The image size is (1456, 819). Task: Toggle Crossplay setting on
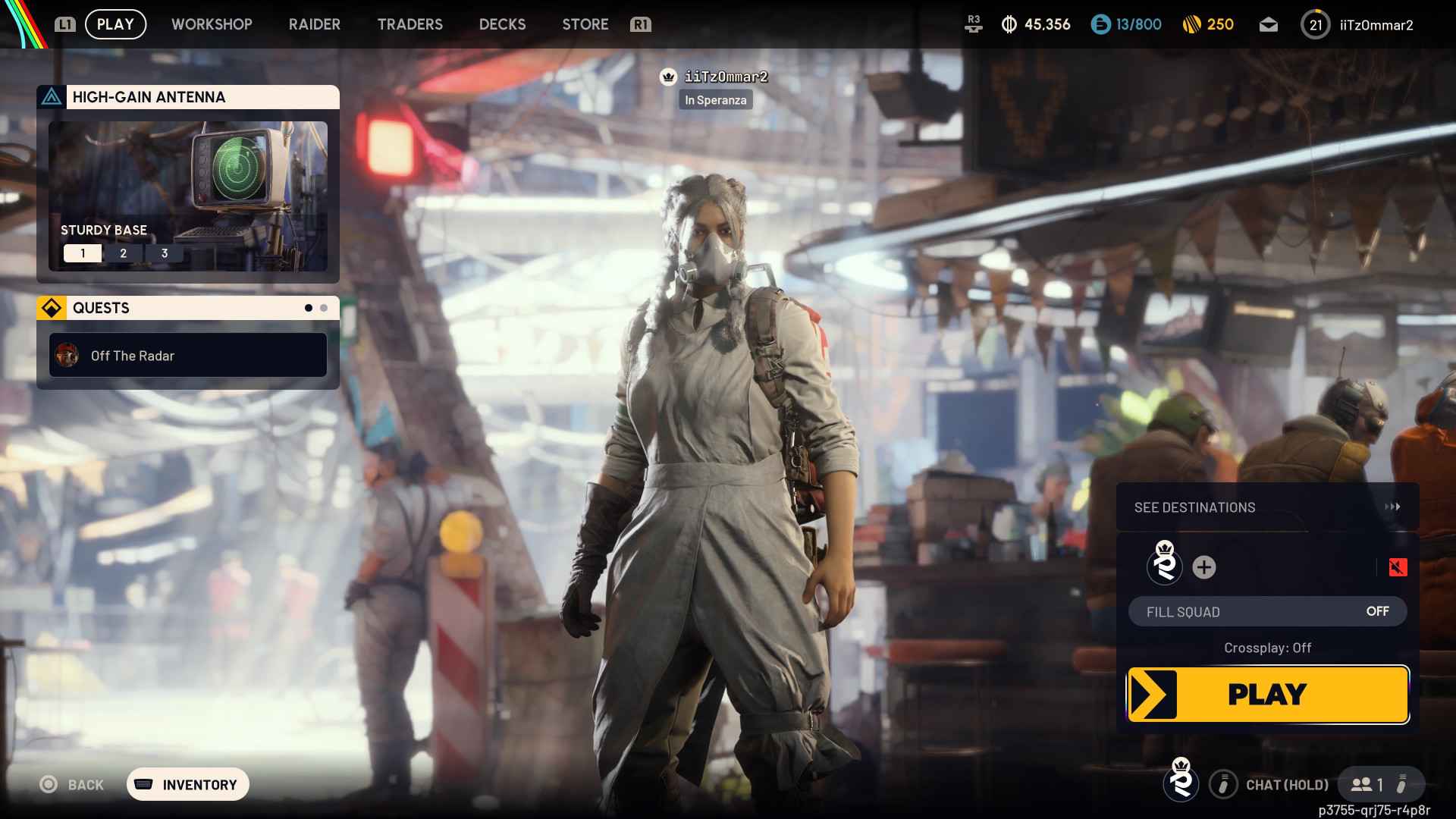pyautogui.click(x=1268, y=648)
